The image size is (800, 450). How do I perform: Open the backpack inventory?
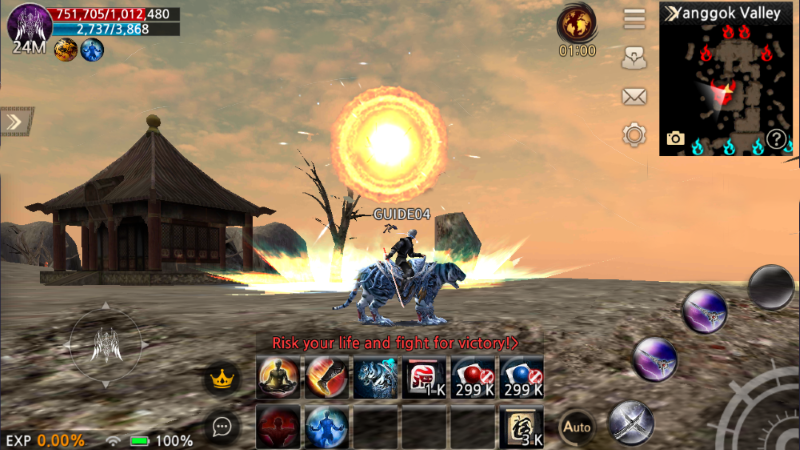point(634,58)
